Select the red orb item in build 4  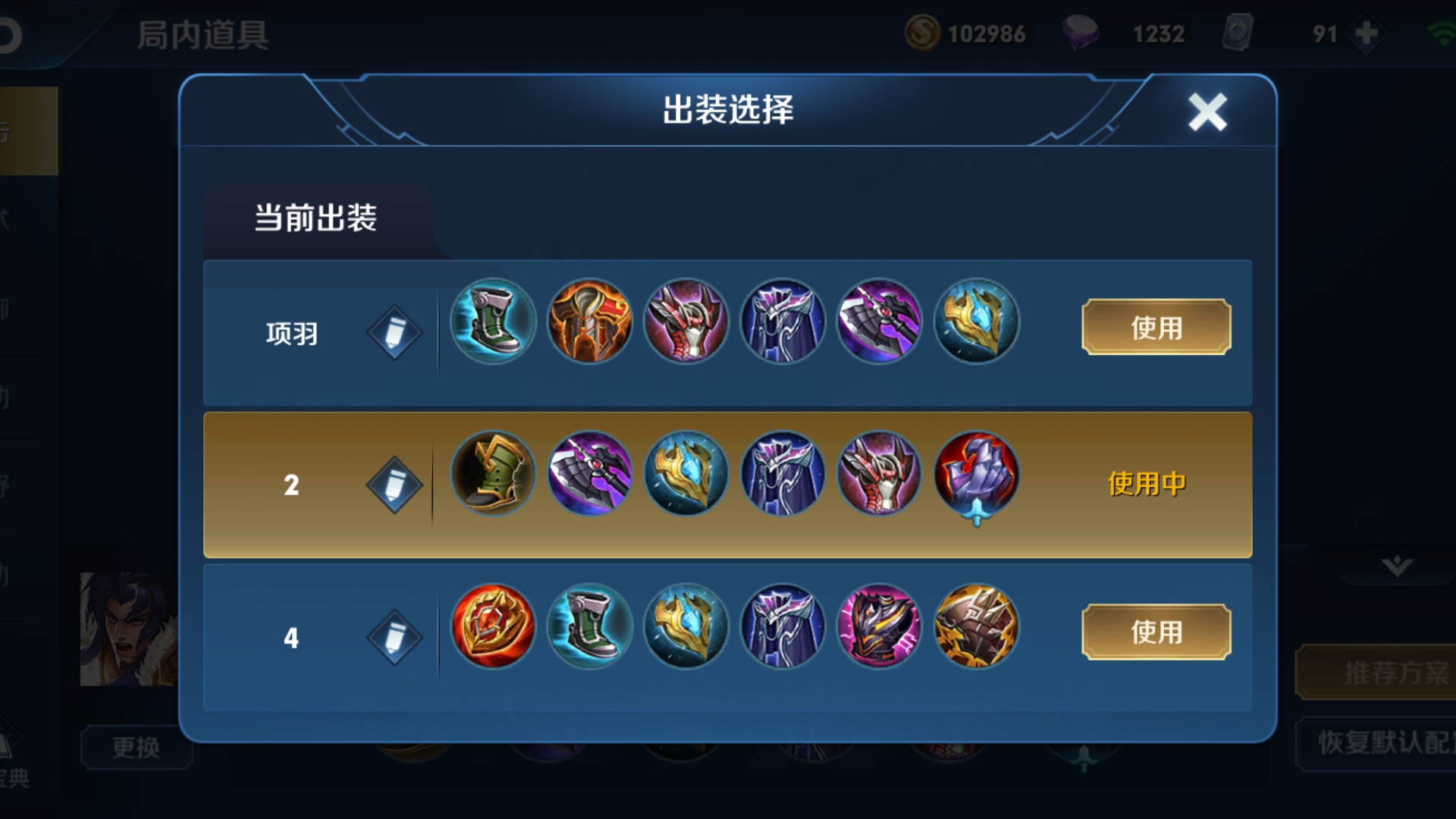(491, 626)
